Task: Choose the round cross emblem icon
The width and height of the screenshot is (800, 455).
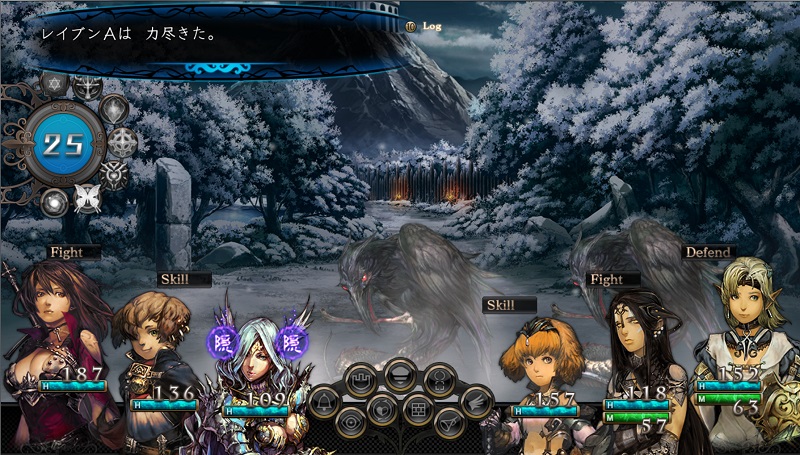Action: tap(122, 142)
